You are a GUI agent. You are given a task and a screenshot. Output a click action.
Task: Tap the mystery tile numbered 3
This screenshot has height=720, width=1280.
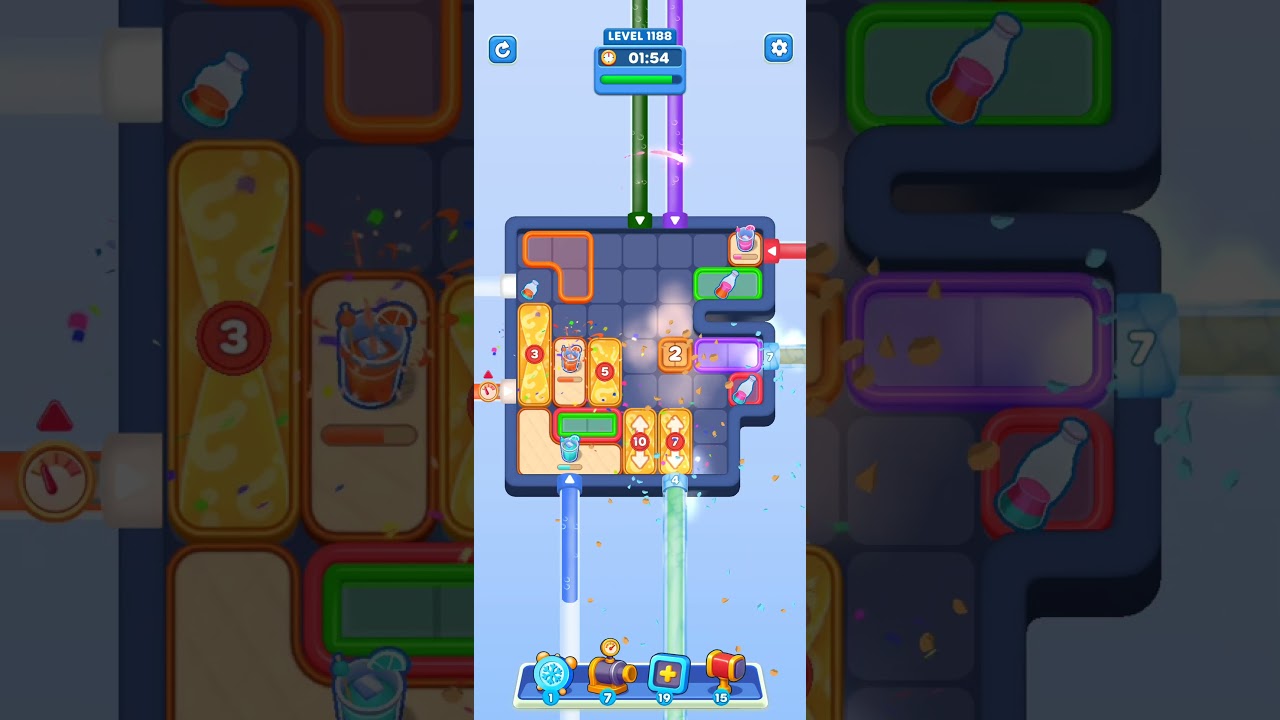[x=534, y=354]
